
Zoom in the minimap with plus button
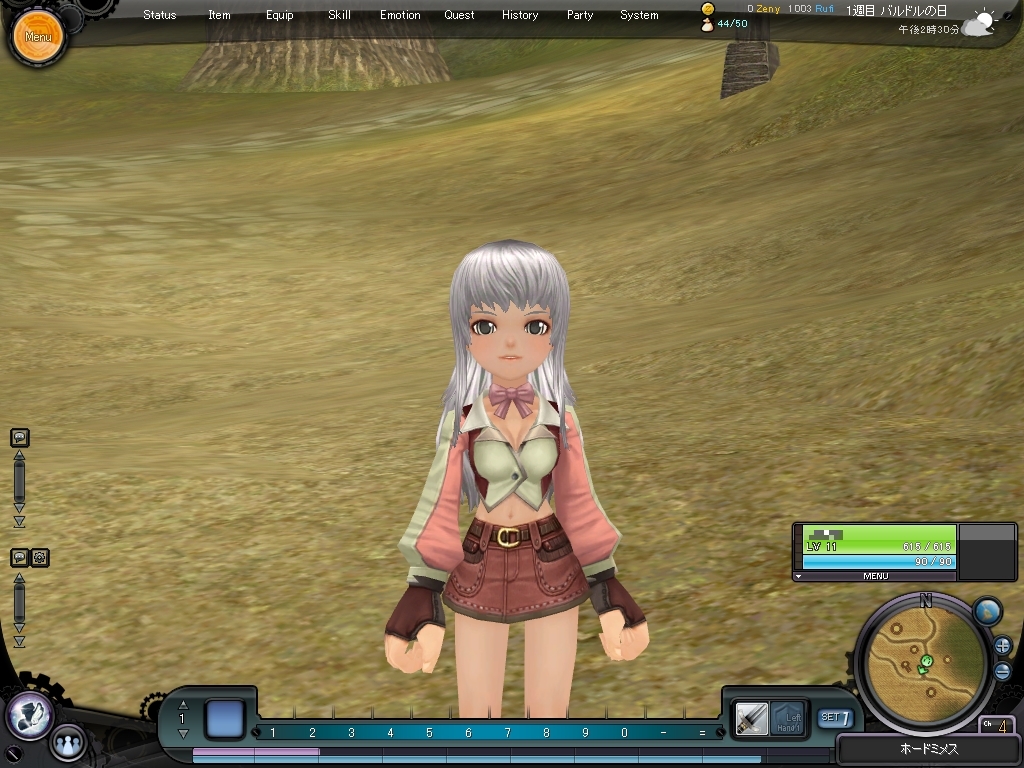click(x=1002, y=646)
